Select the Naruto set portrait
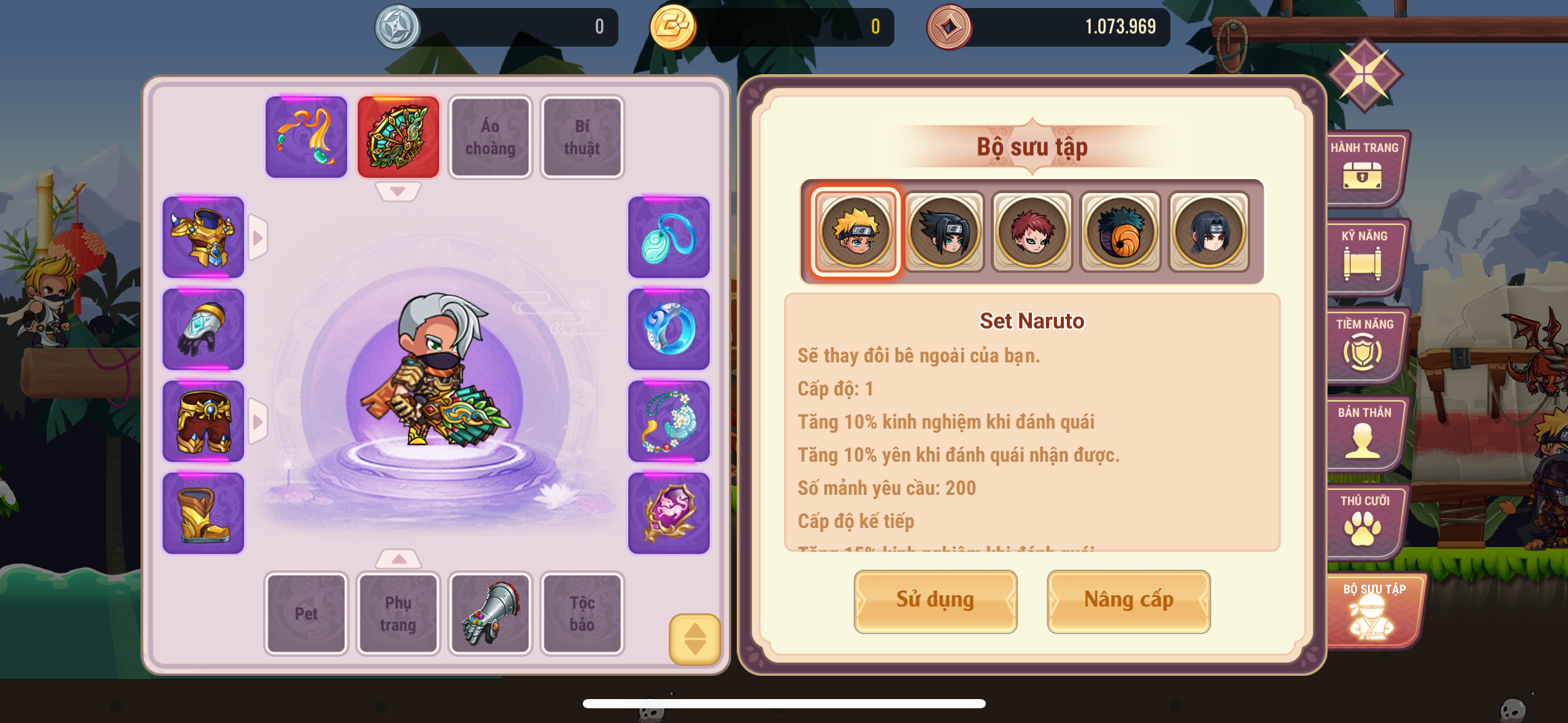 856,232
